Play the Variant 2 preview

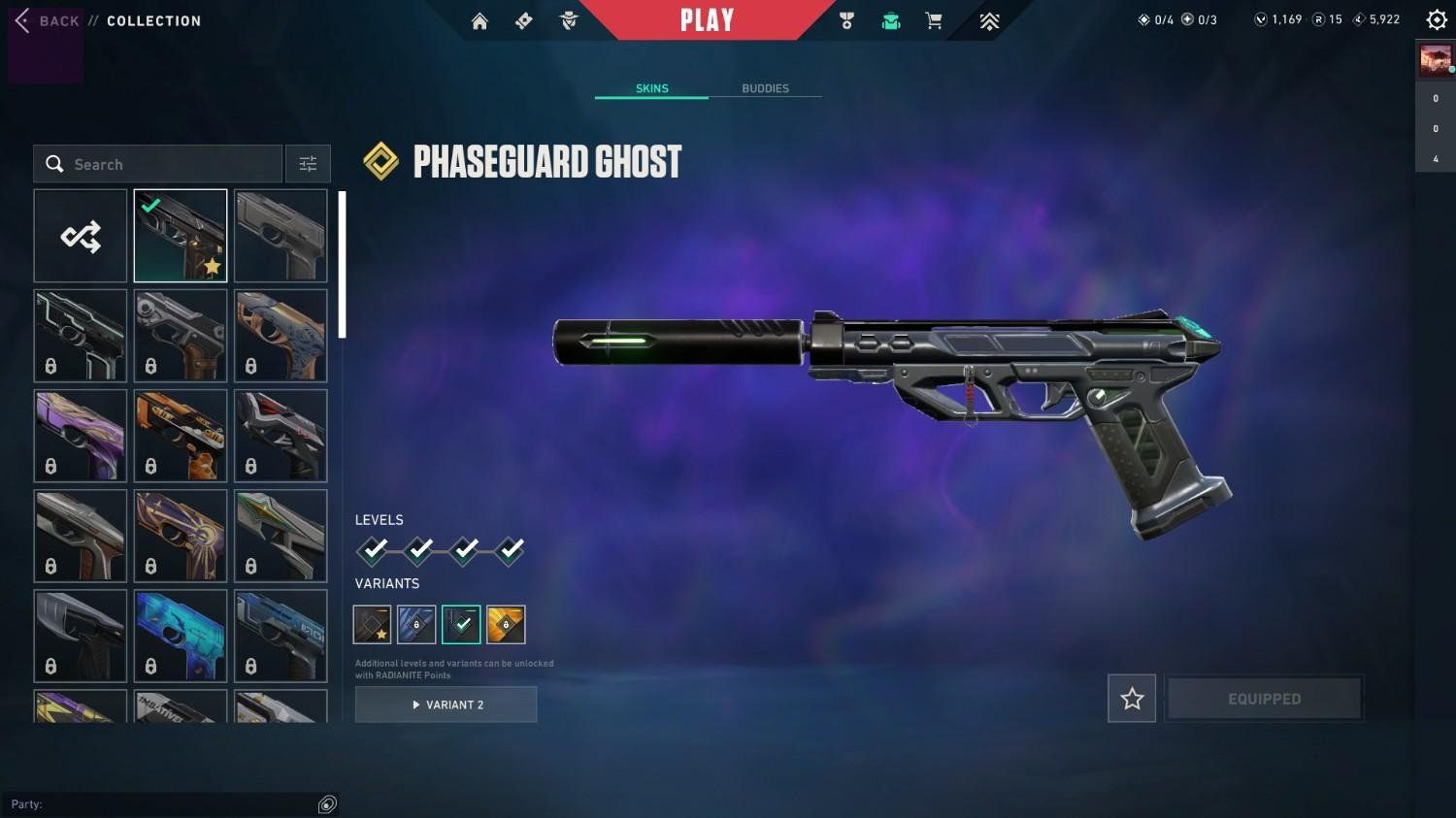click(x=446, y=704)
